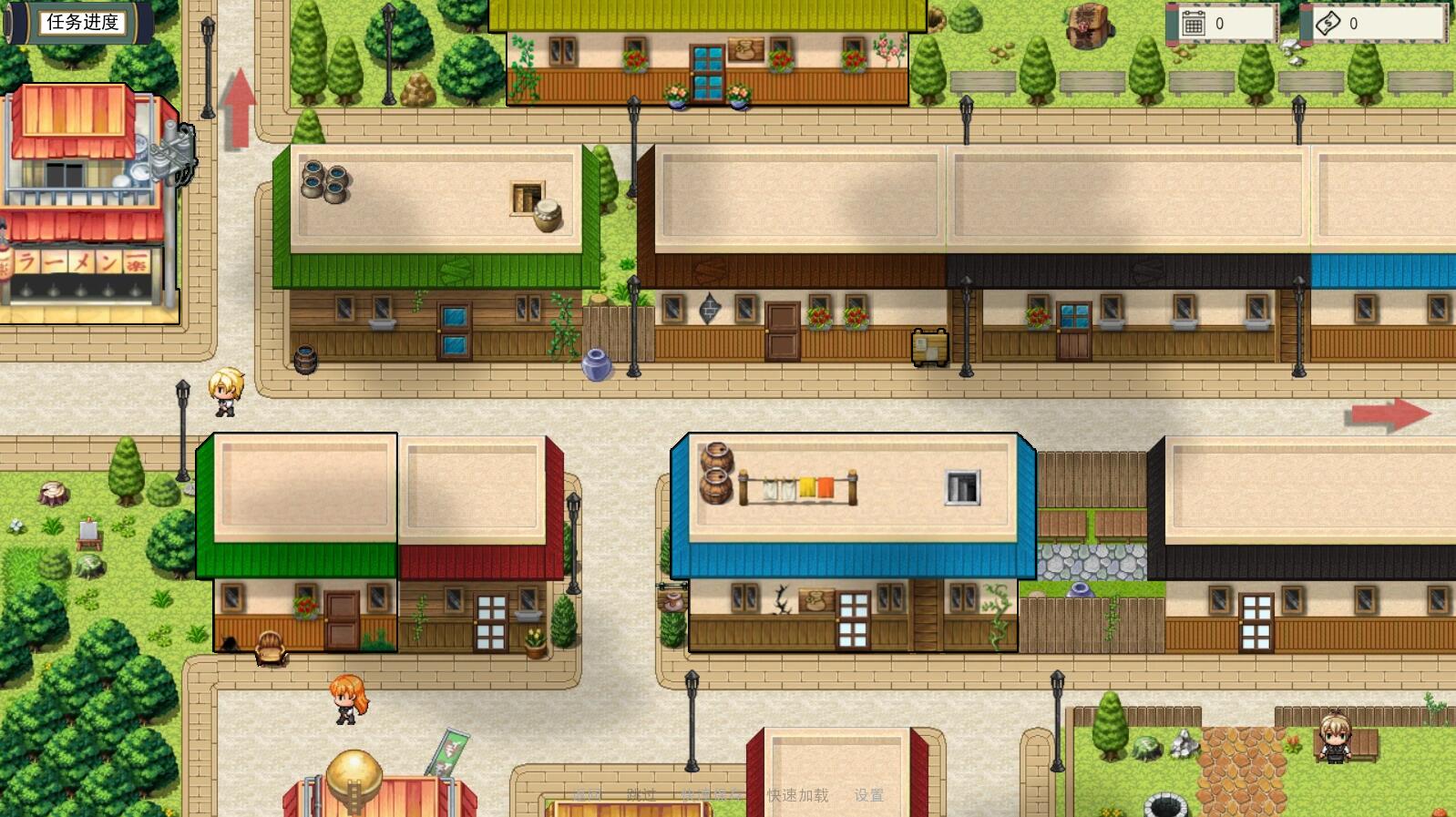Follow the red right arrow east
This screenshot has height=817, width=1456.
coord(1387,414)
